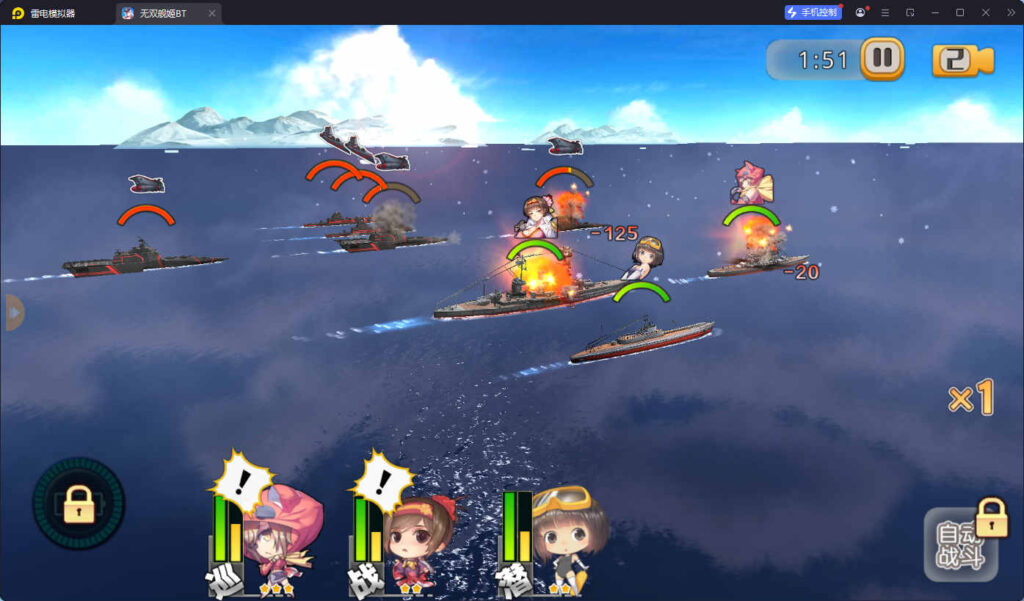Change the x1 battle speed multiplier
The image size is (1024, 601).
970,399
